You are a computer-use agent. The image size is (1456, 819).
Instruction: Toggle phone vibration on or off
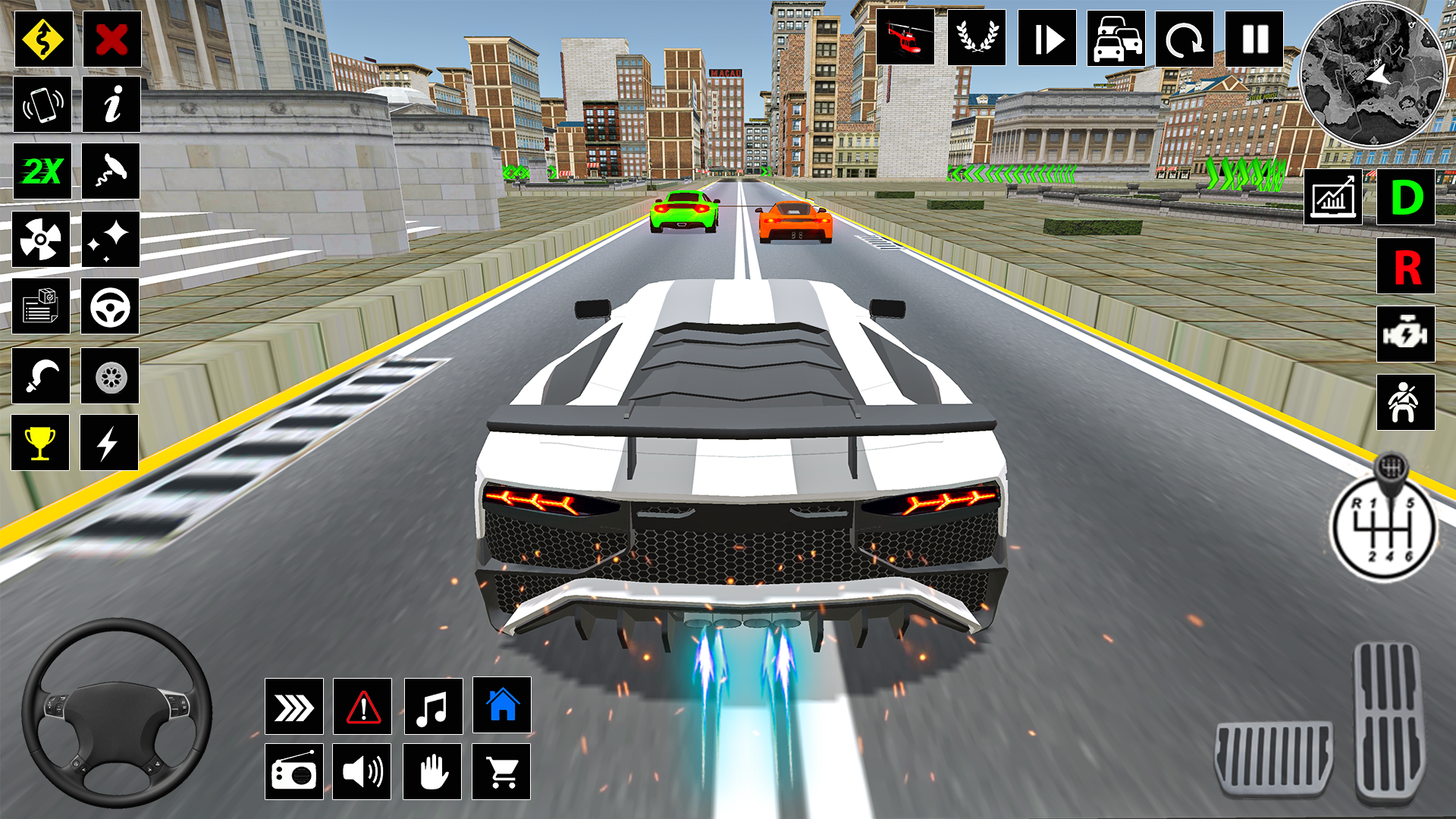(x=42, y=105)
